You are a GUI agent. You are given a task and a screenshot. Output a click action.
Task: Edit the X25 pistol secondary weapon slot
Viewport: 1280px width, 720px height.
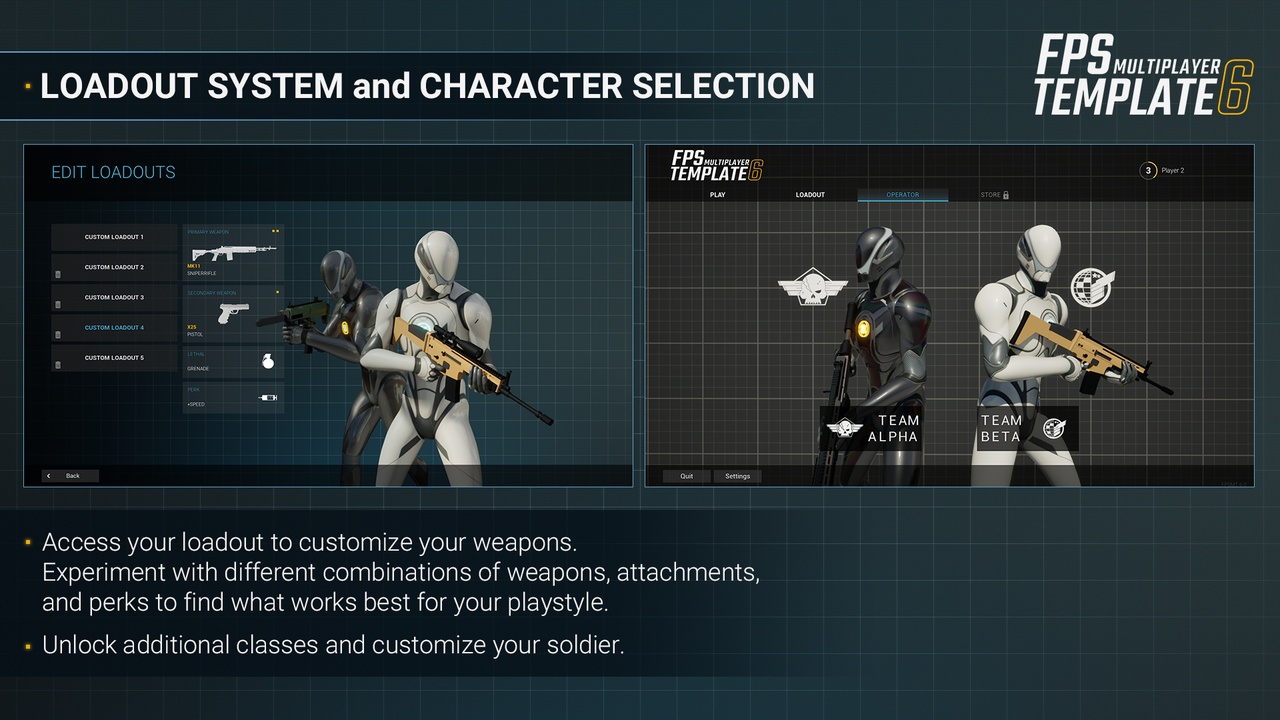233,313
